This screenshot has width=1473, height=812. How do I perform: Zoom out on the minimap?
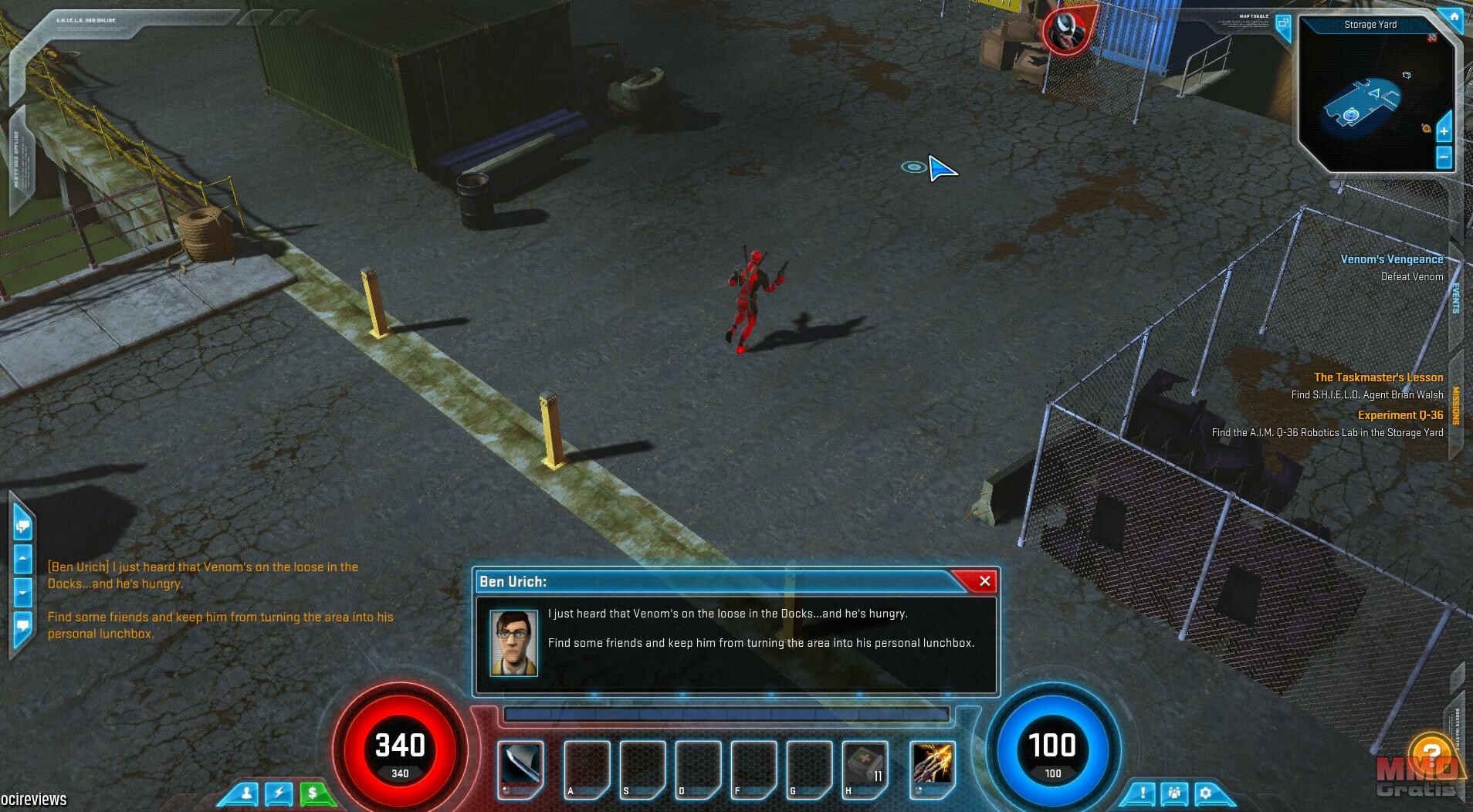click(x=1444, y=158)
